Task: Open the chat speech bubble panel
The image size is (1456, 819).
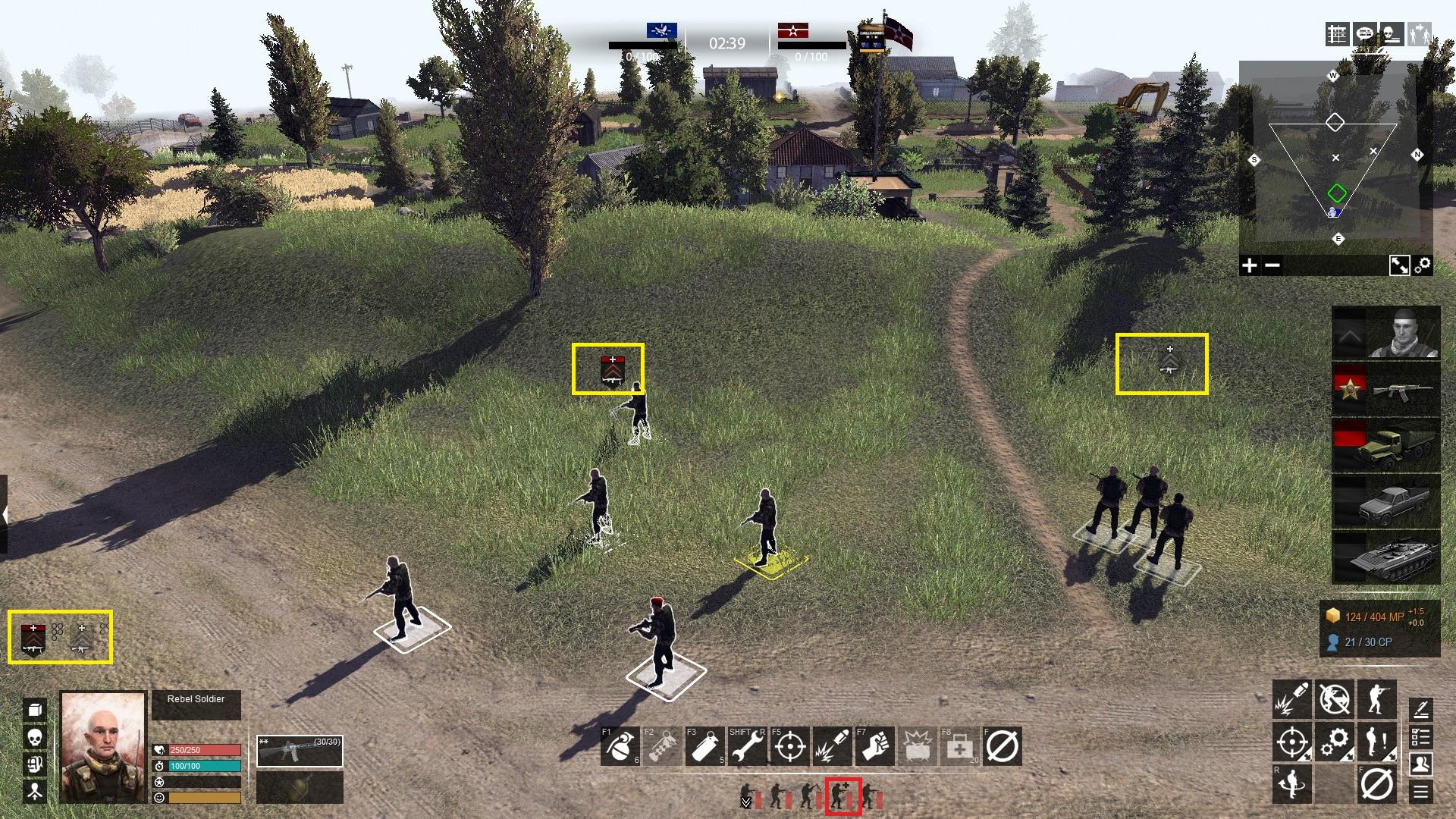Action: 1364,35
